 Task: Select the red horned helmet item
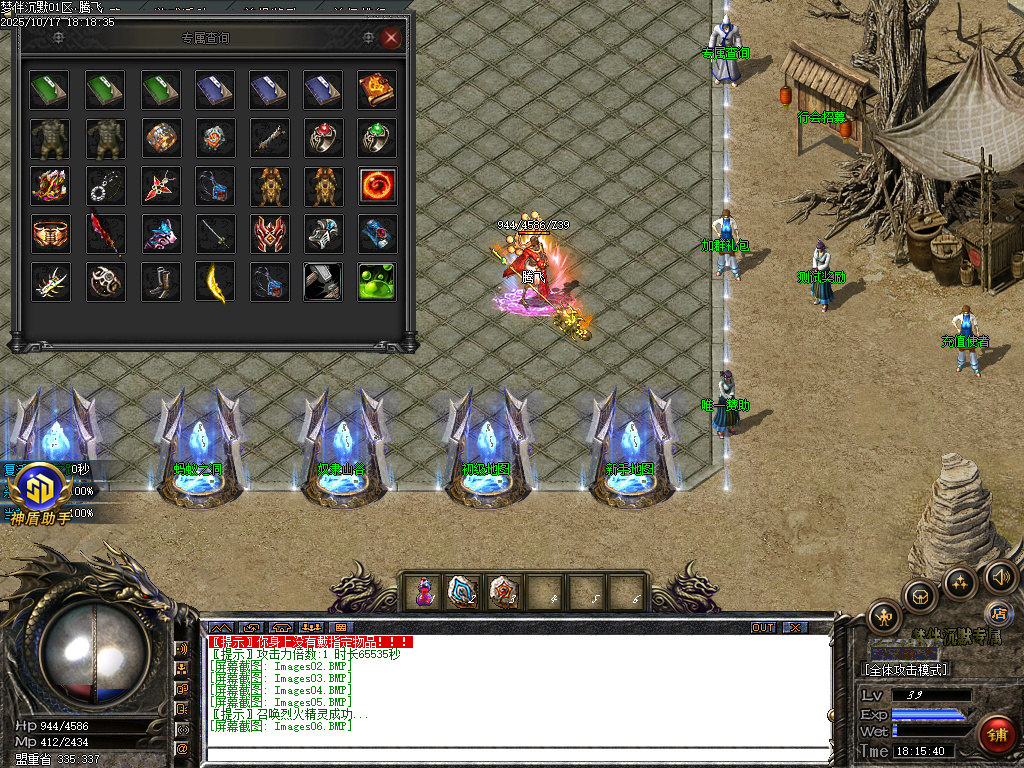269,234
